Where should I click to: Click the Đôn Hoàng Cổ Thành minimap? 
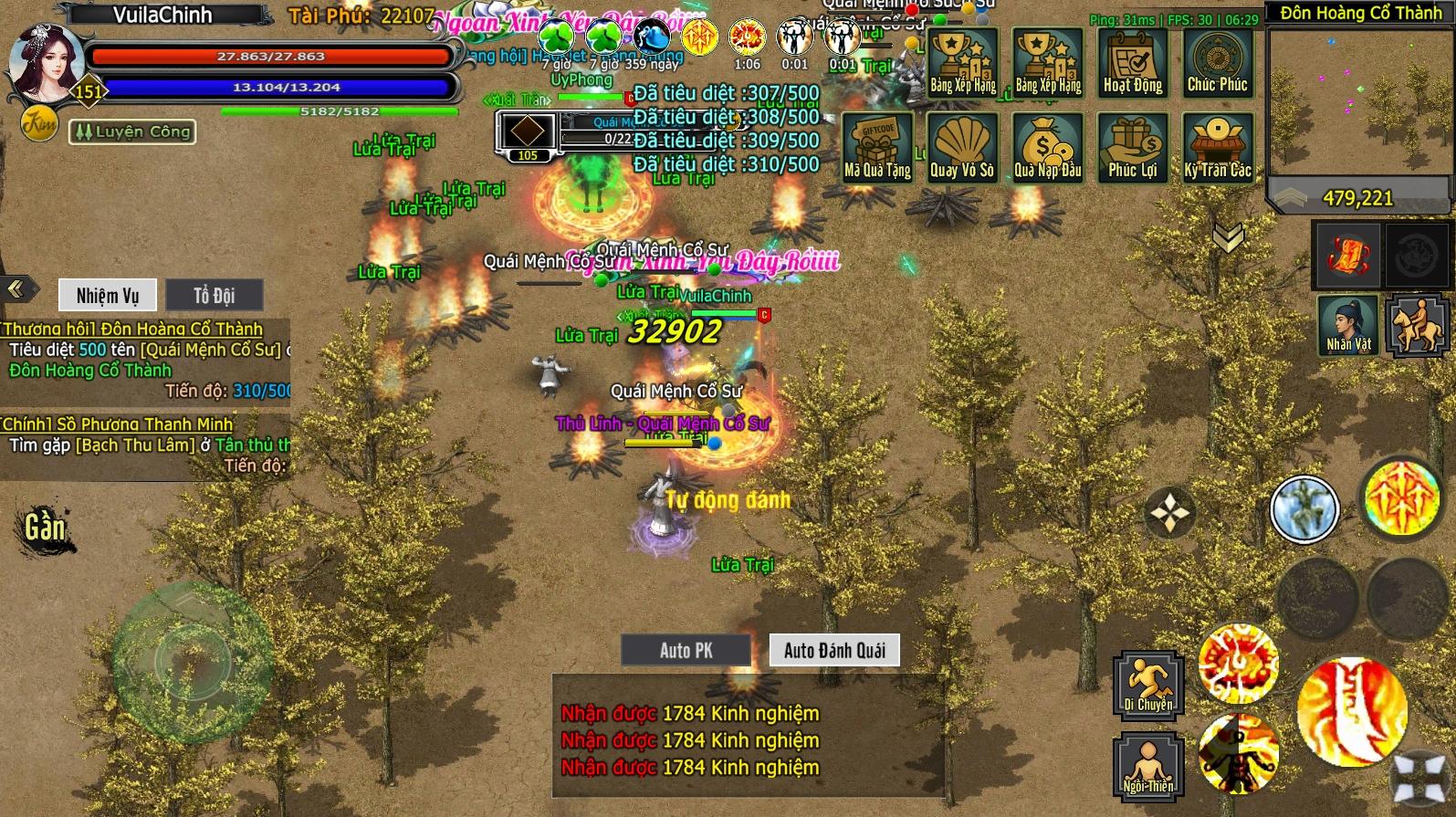click(x=1358, y=100)
